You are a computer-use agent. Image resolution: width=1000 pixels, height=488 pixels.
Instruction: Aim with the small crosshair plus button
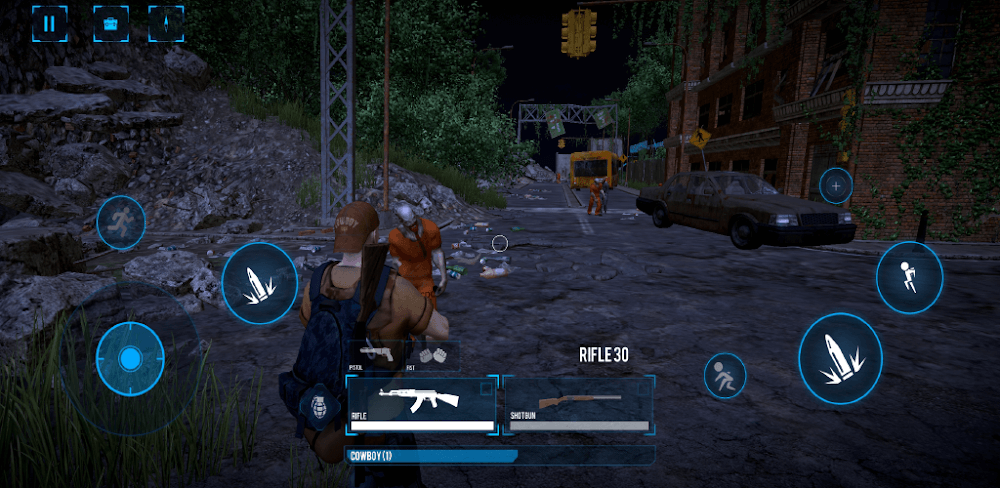point(835,185)
